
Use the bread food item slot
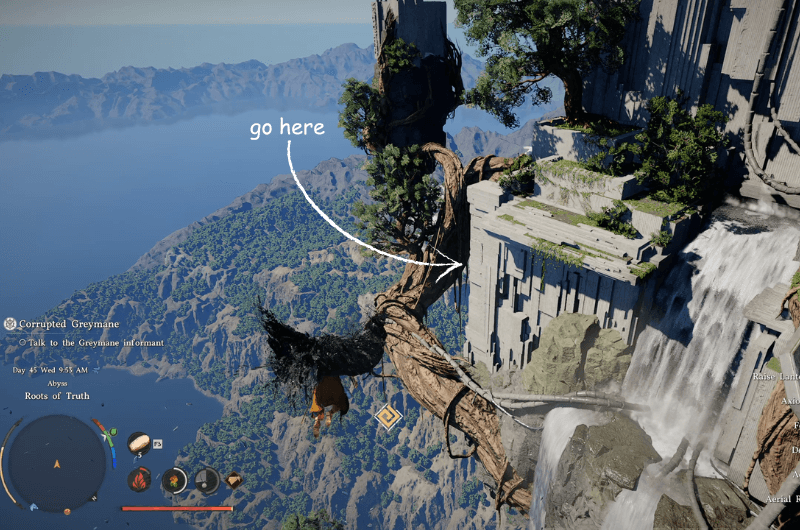[139, 443]
